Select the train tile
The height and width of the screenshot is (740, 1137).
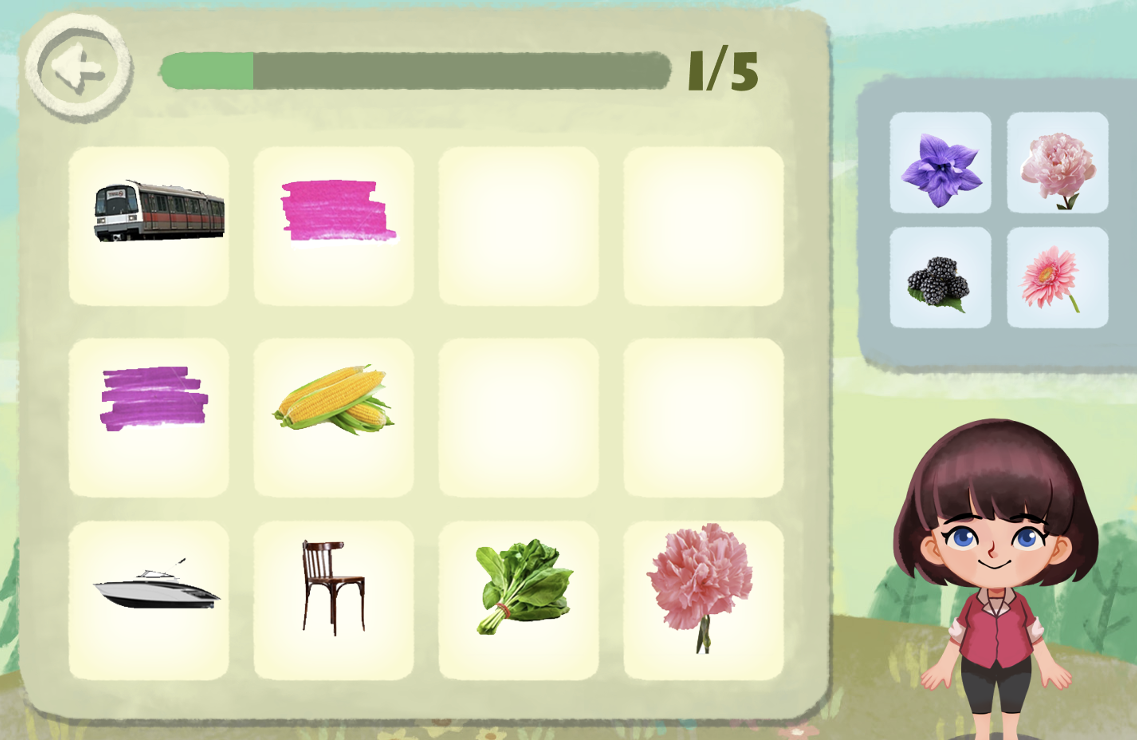pos(149,226)
